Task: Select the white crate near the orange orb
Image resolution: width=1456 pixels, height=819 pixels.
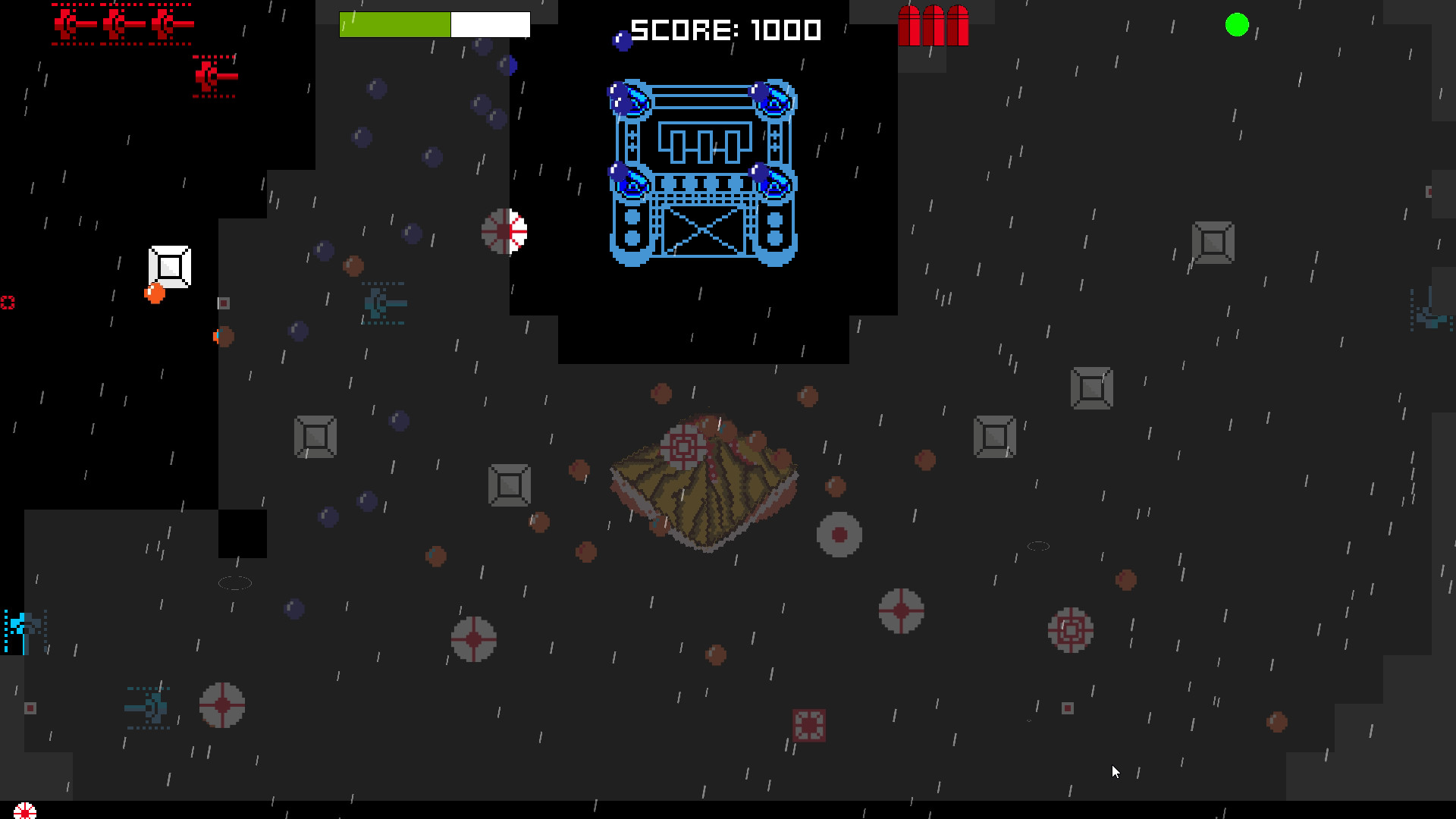Action: tap(168, 267)
